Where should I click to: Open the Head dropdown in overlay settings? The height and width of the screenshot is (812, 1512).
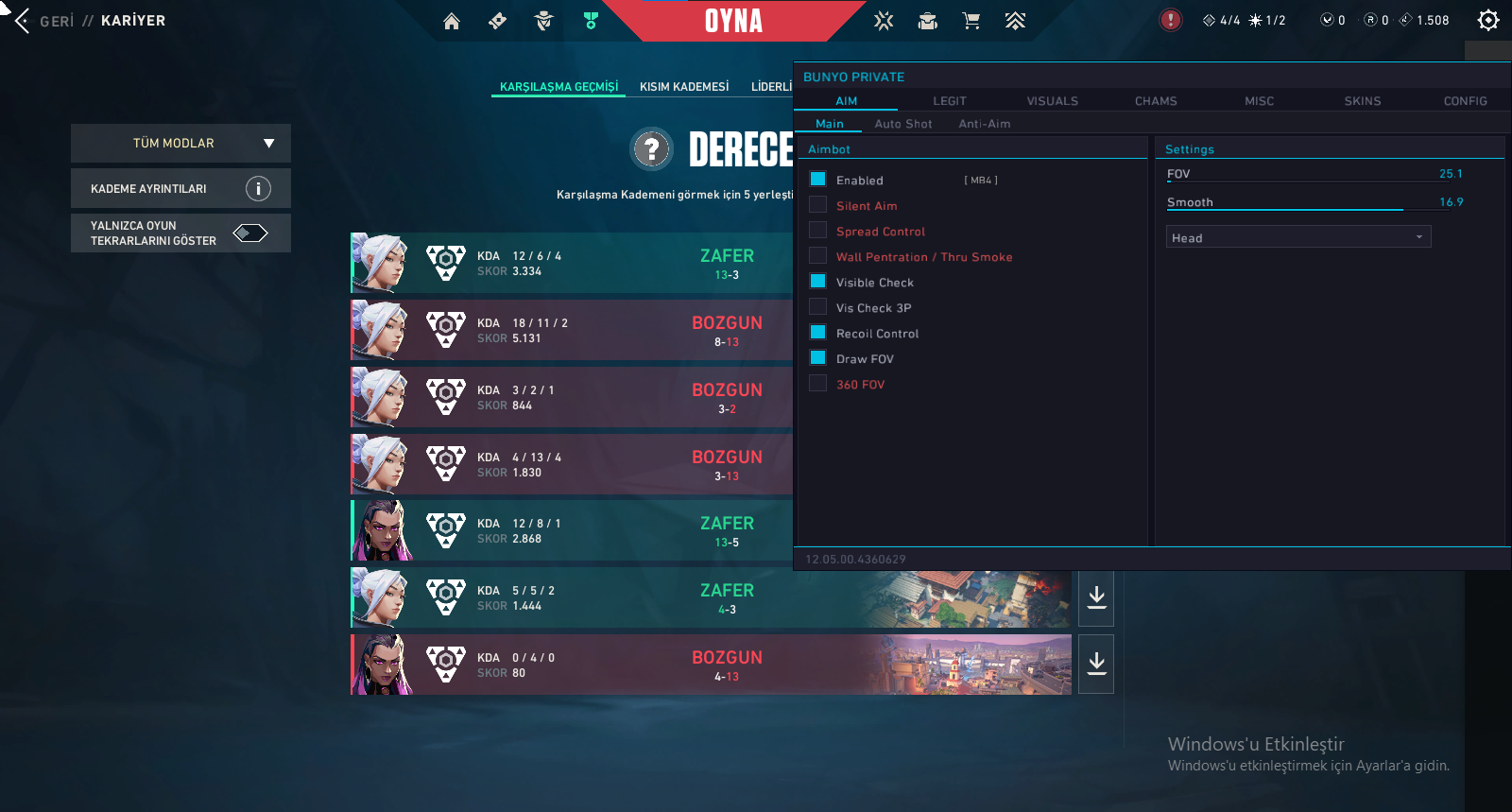point(1298,237)
